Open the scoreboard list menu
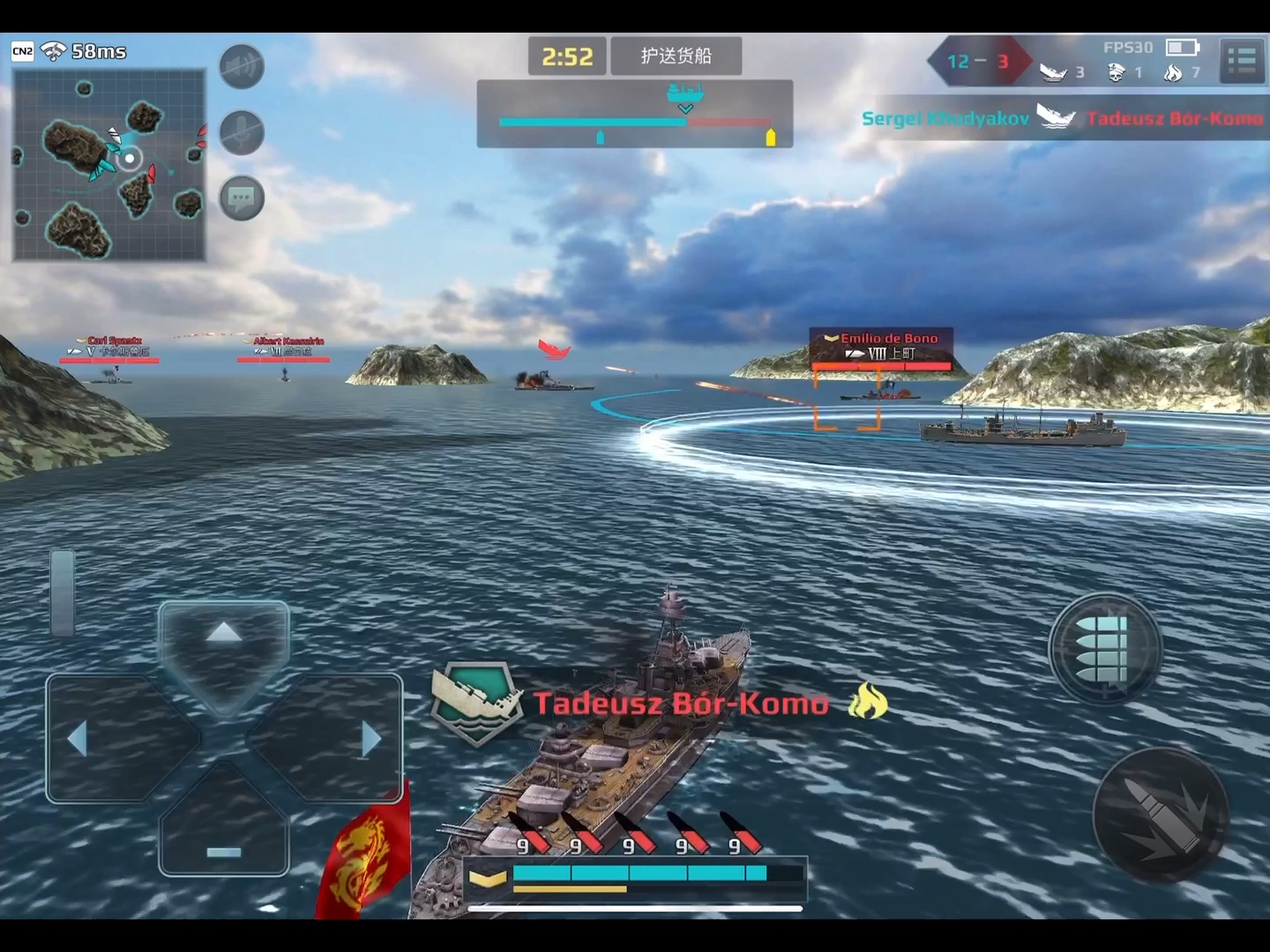The image size is (1270, 952). pos(1242,61)
